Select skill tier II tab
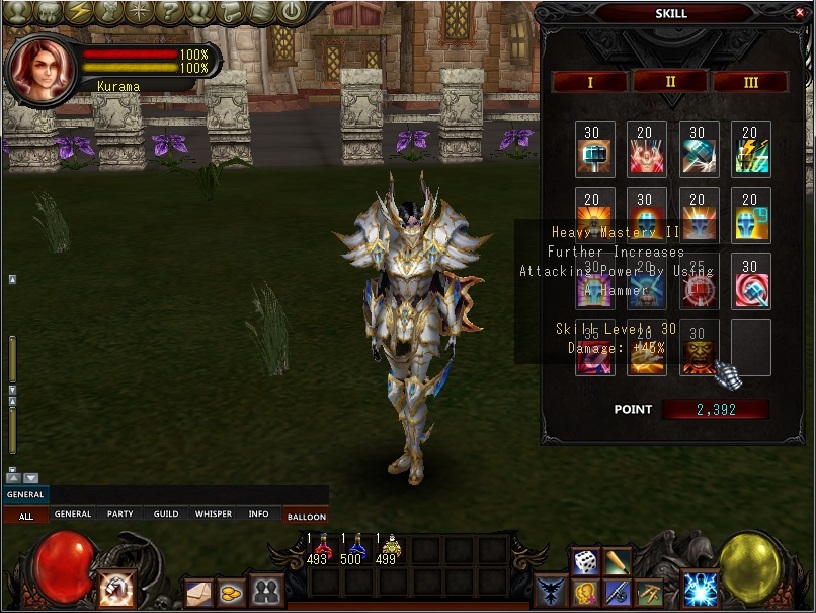Viewport: 816px width, 613px height. coord(670,82)
